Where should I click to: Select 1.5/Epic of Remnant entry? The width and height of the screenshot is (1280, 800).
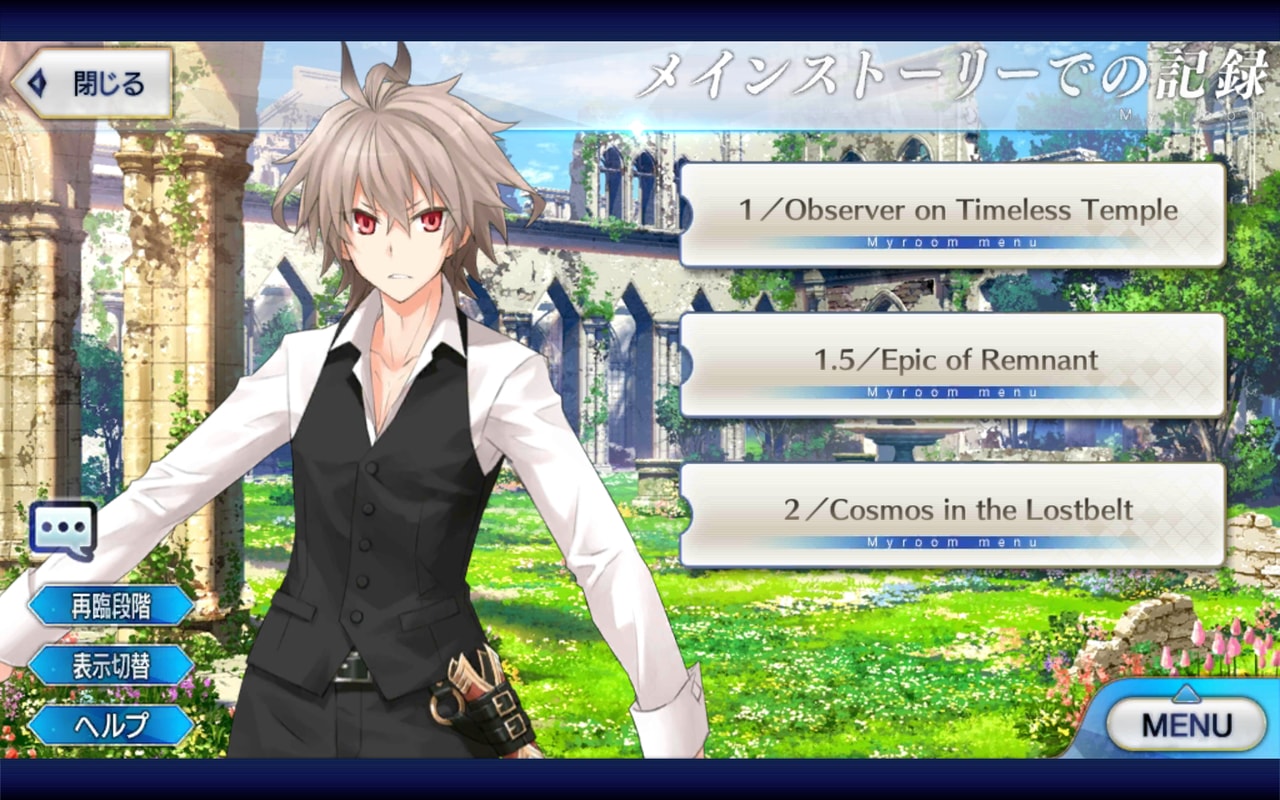pyautogui.click(x=952, y=364)
